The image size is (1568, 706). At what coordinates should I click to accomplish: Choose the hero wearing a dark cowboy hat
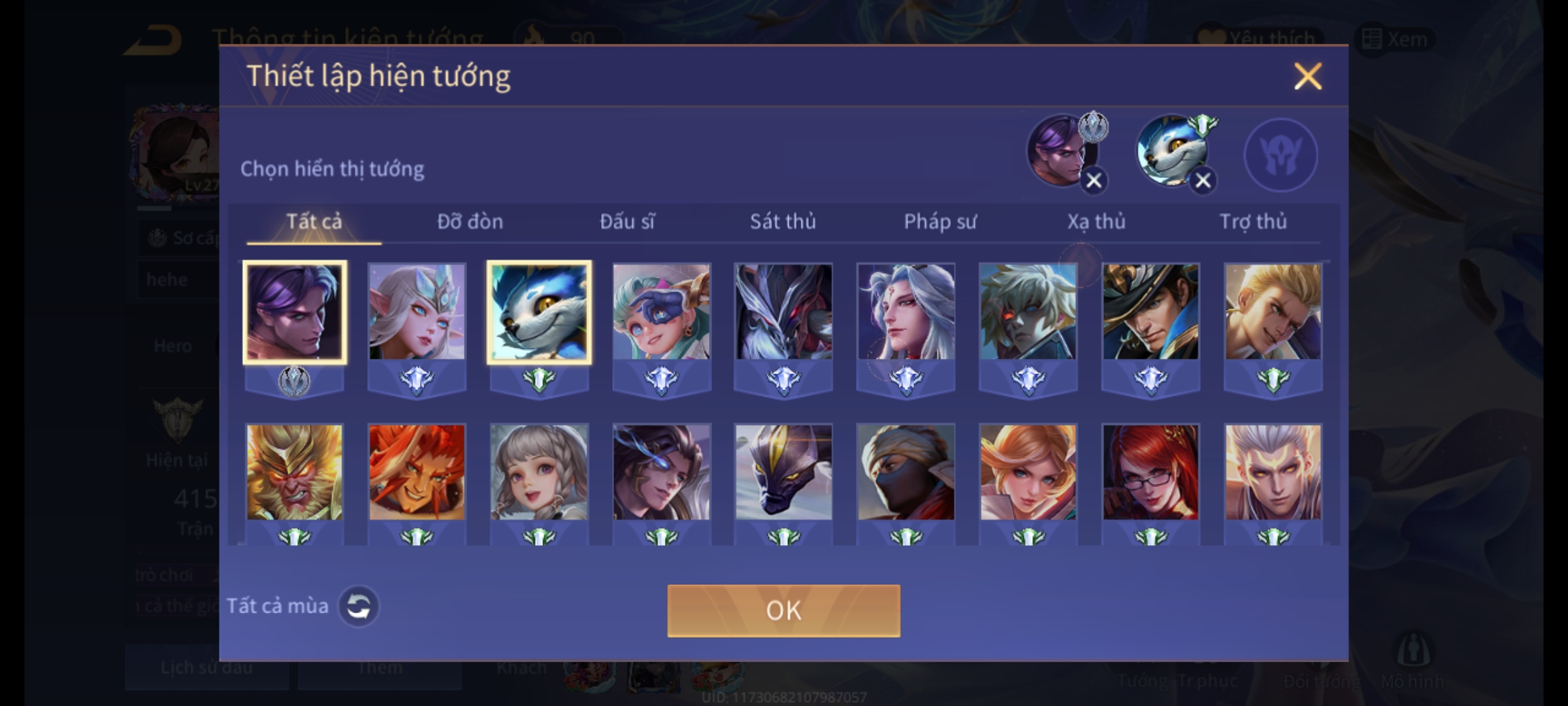(1151, 312)
